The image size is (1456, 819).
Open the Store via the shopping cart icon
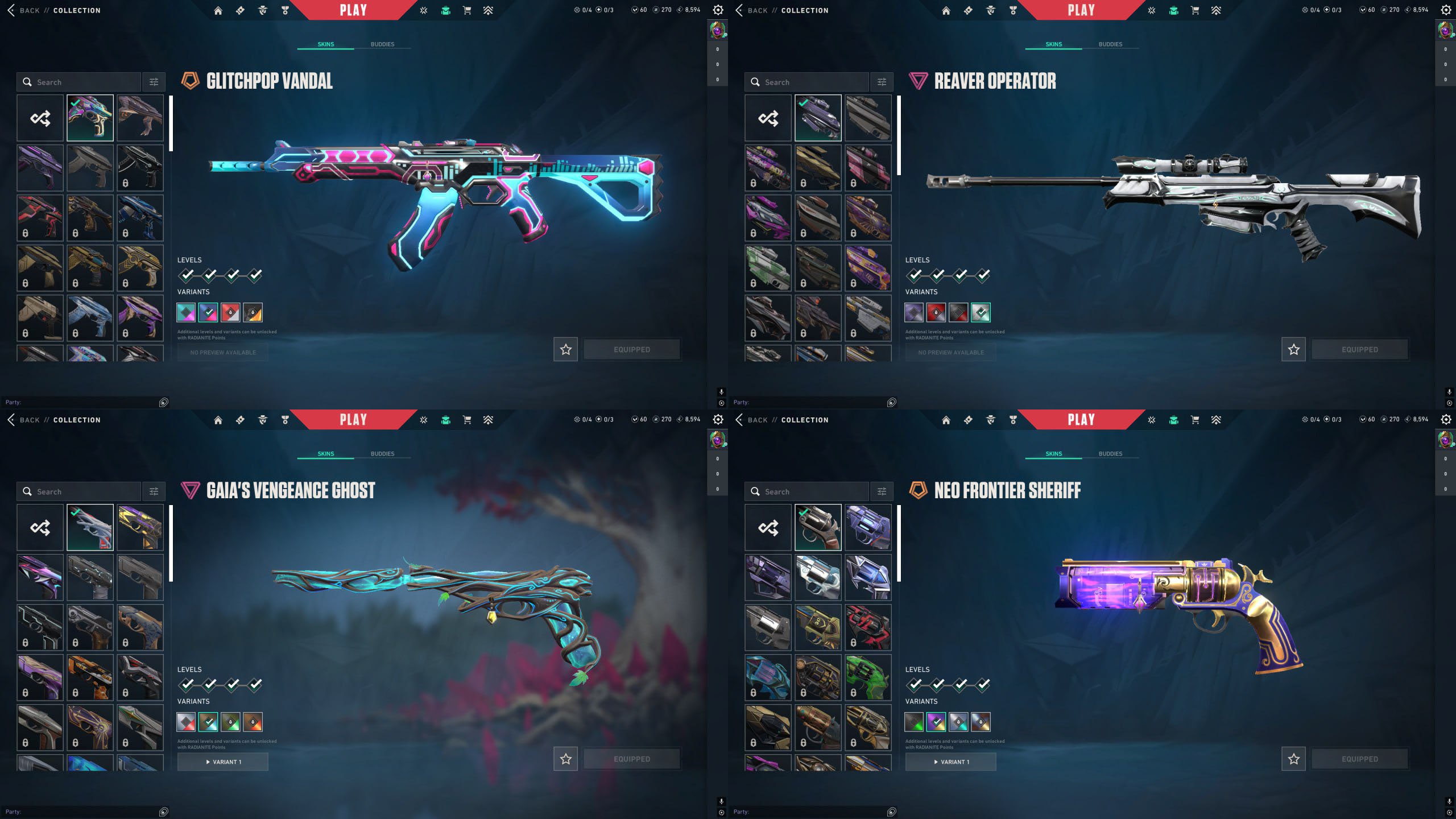pos(466,10)
